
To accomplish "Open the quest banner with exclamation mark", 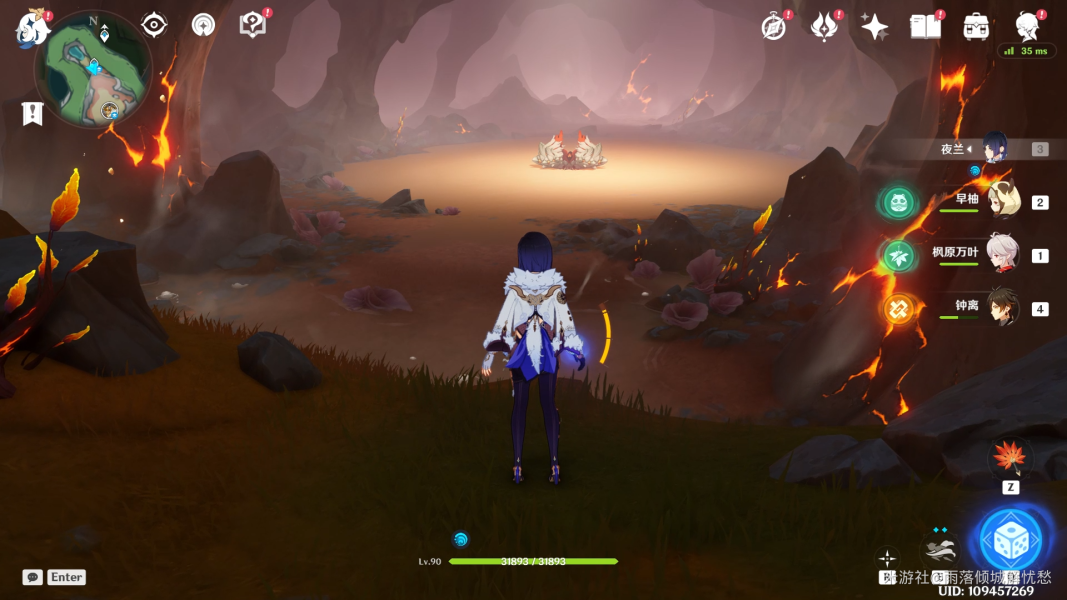I will 33,113.
